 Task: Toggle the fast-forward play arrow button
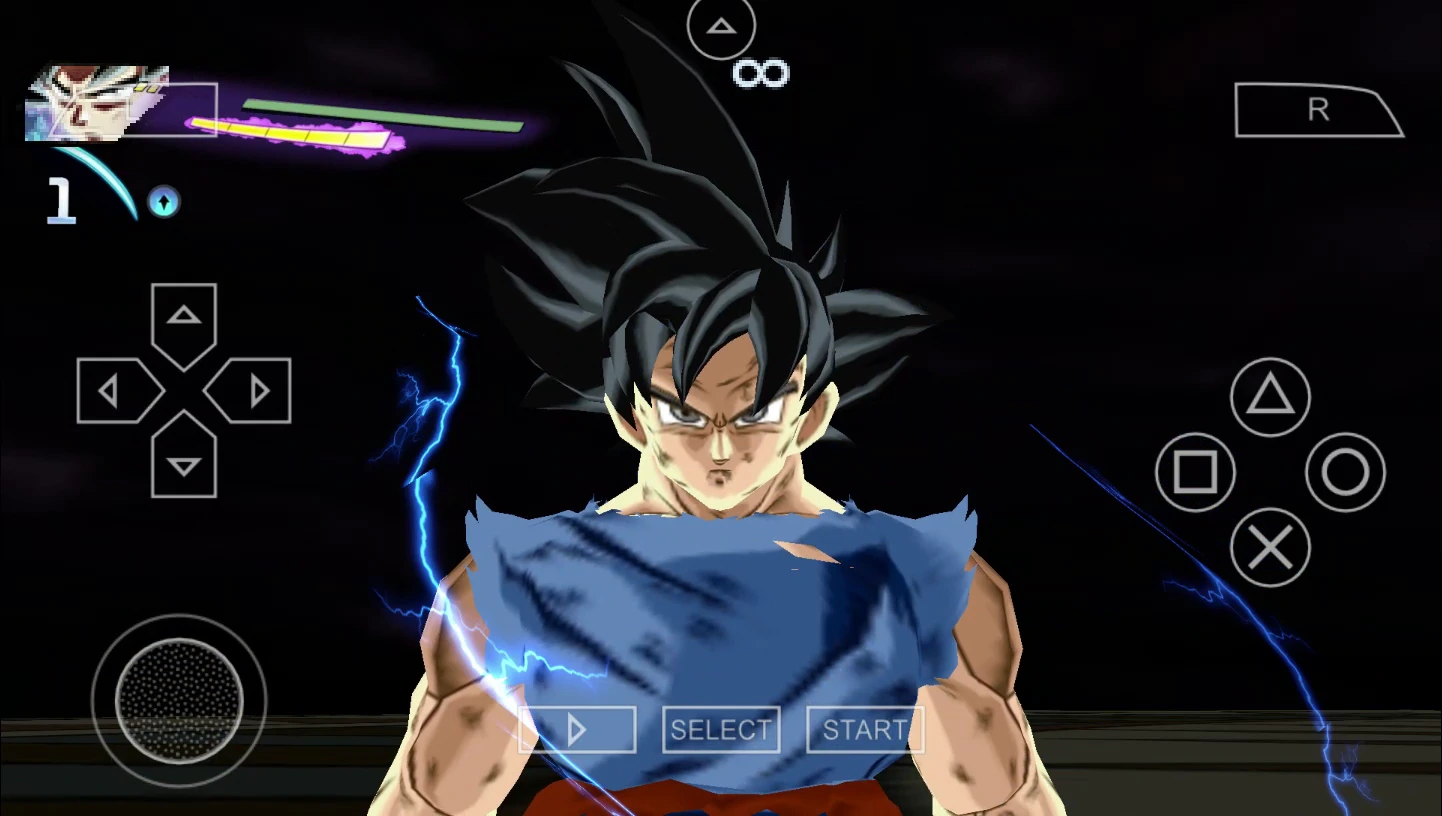(577, 730)
